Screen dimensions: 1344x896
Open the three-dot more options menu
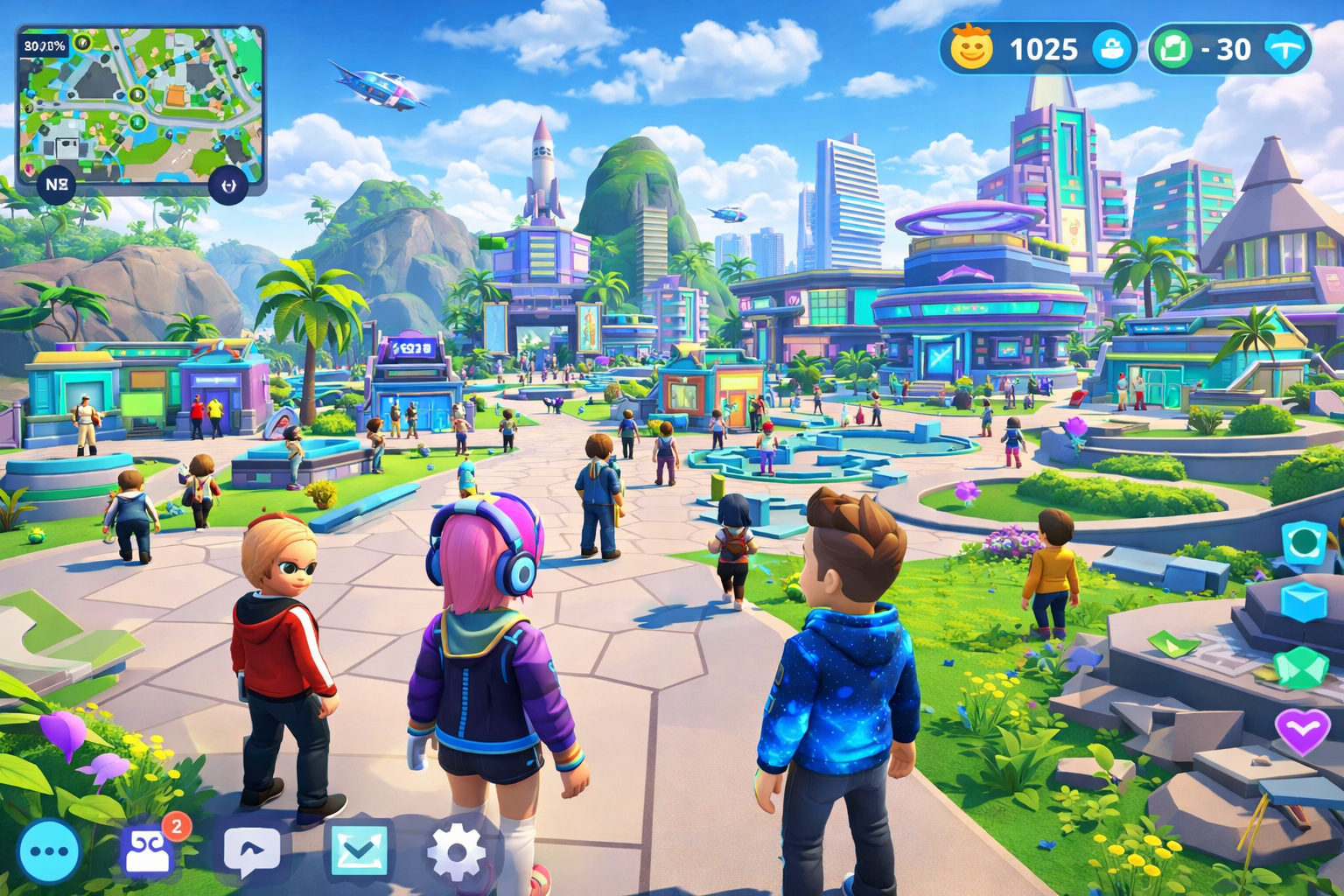pos(49,851)
